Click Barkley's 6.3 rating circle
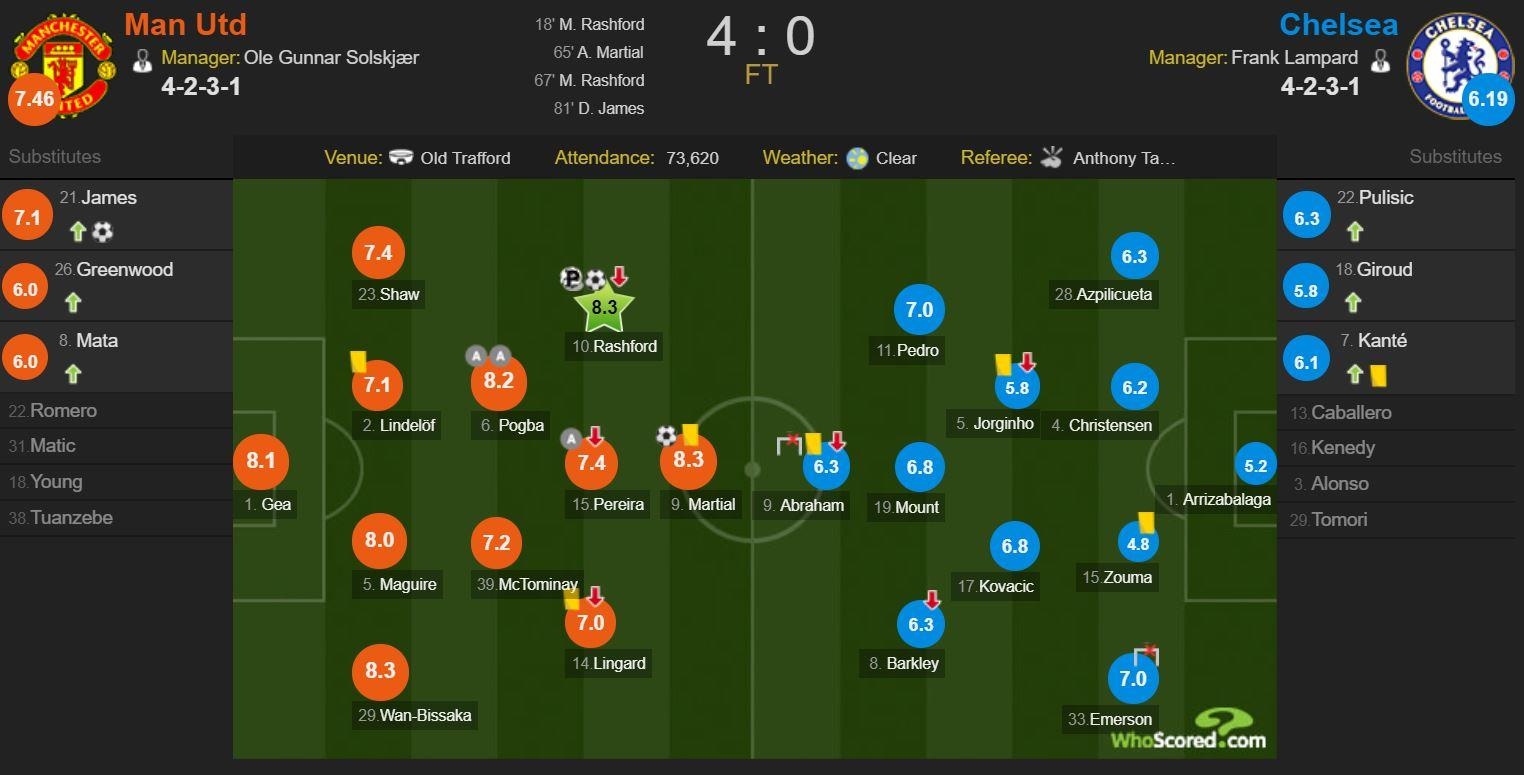 coord(920,623)
